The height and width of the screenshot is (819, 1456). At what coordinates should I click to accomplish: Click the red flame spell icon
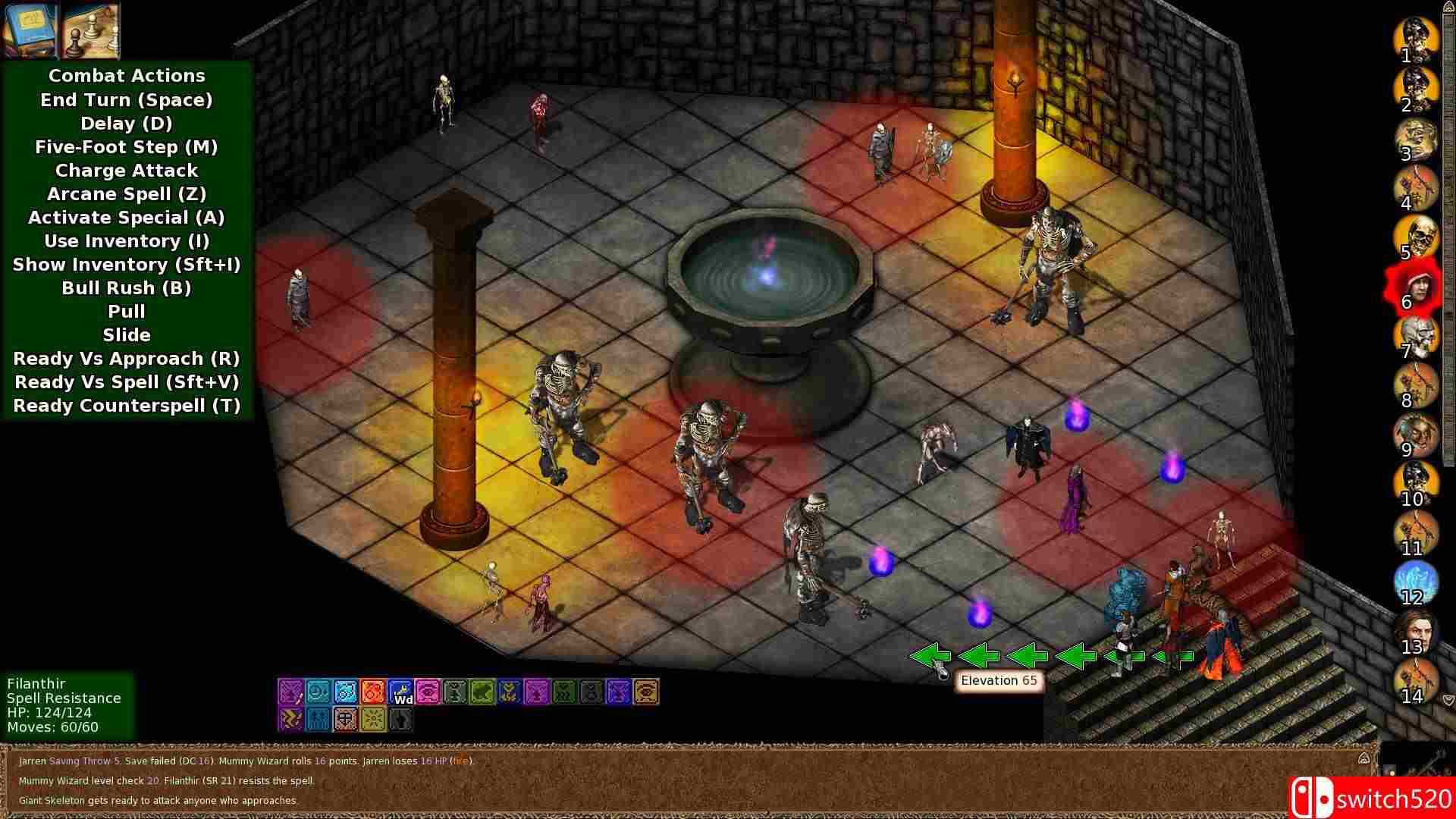coord(373,692)
